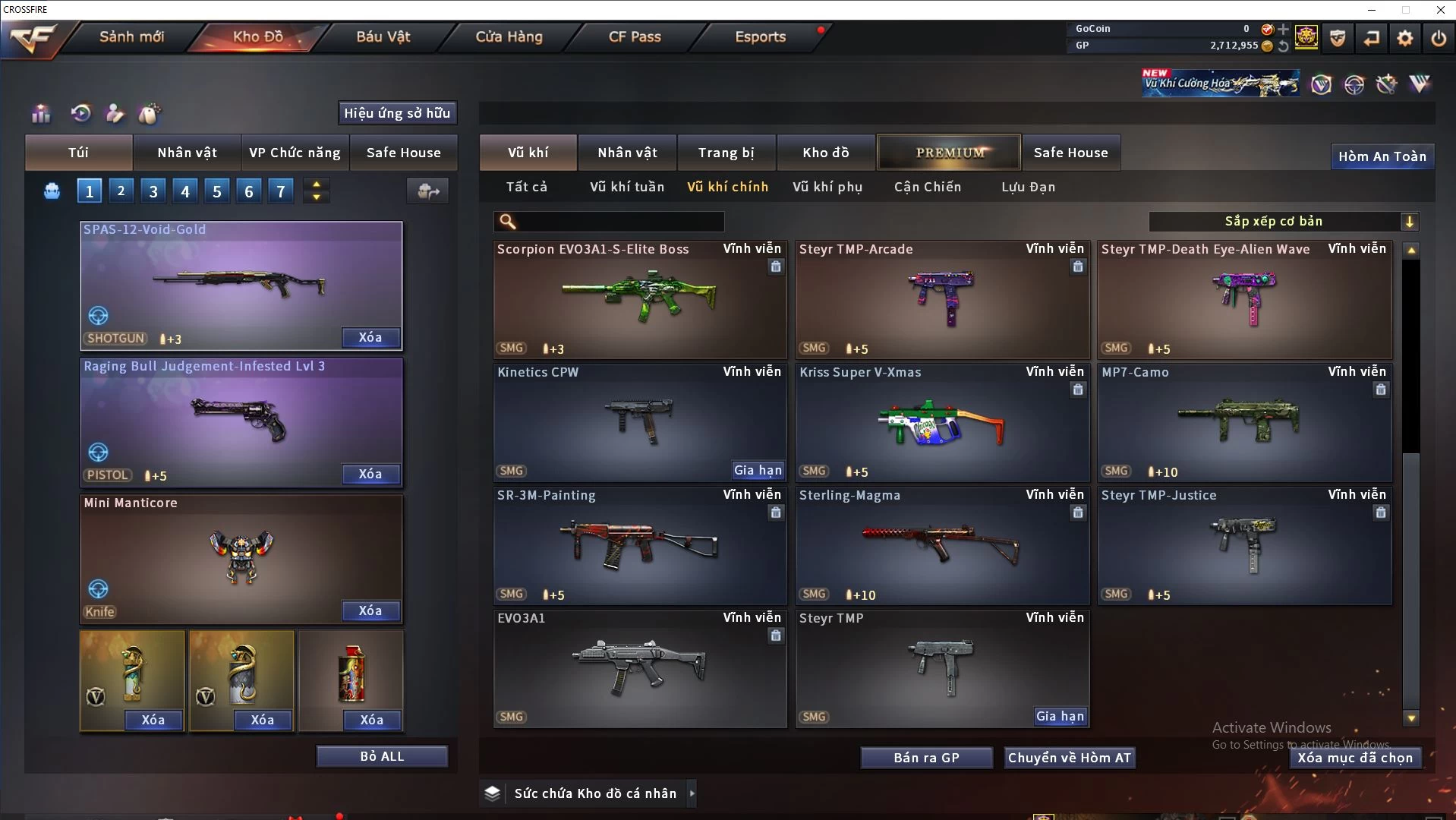Open the Sắp xếp cơ bản sort dropdown

[x=1283, y=221]
